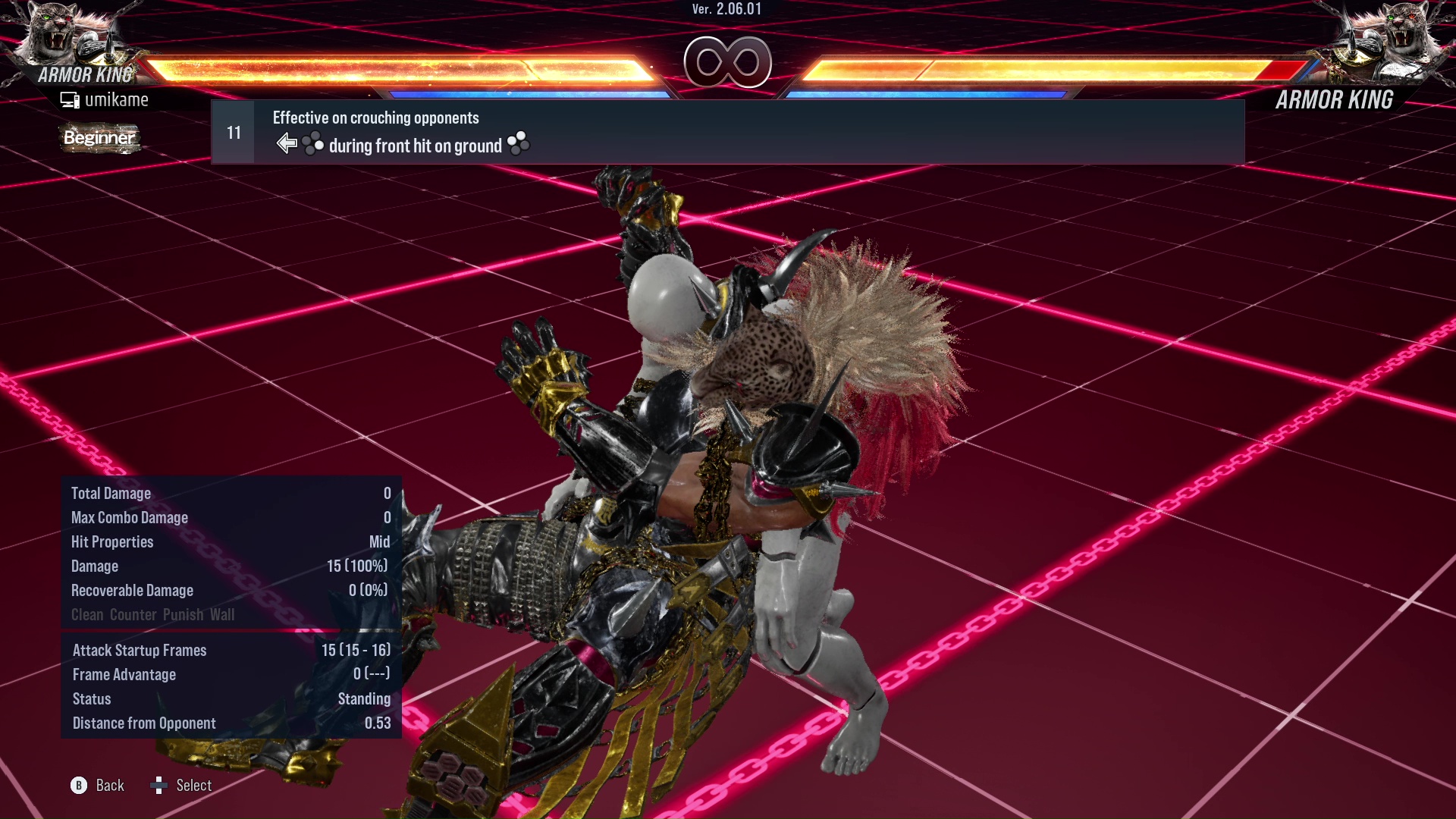Toggle the Punish hit property label
Viewport: 1456px width, 819px height.
click(x=183, y=615)
